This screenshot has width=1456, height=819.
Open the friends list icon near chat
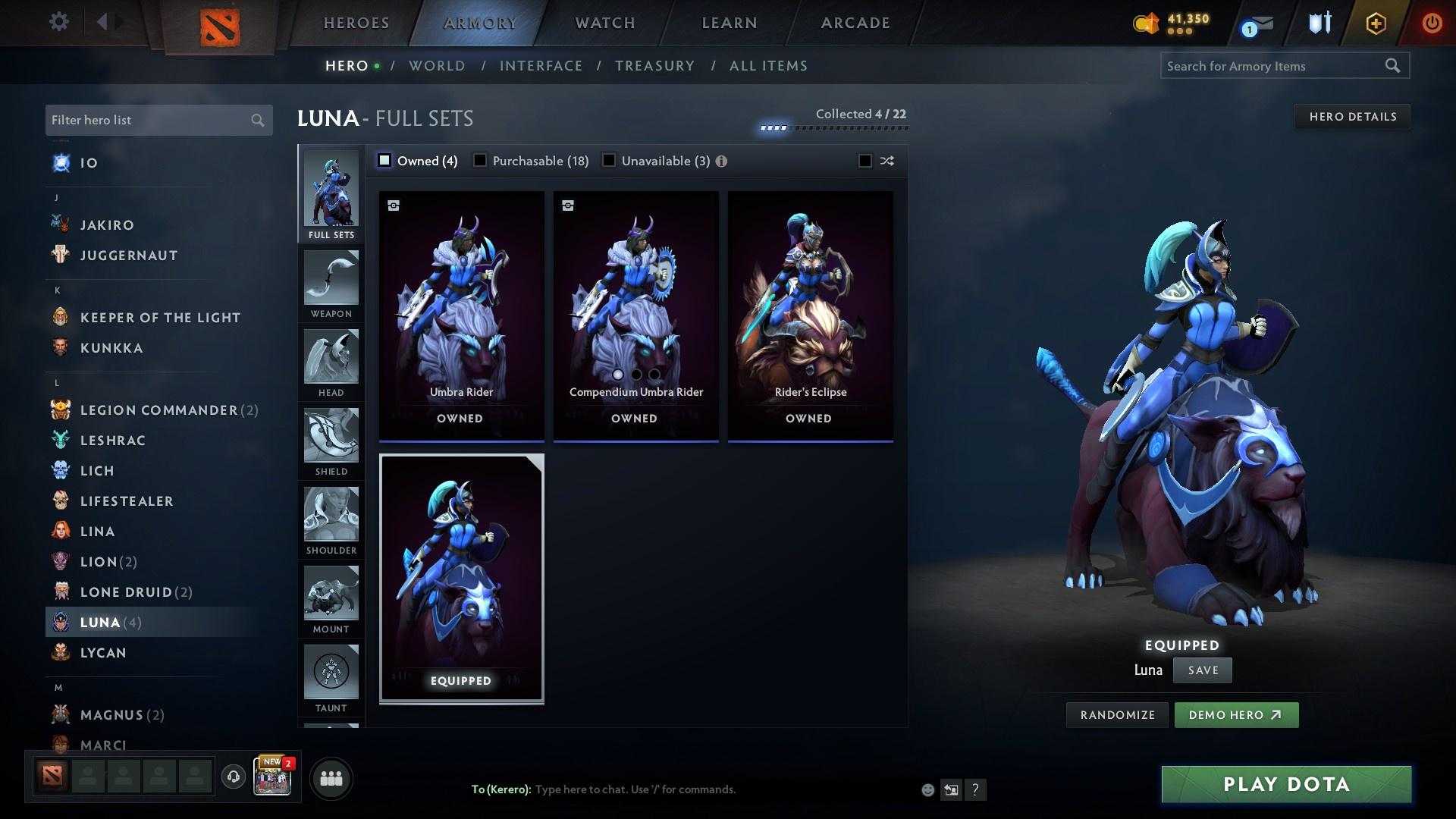(x=330, y=777)
